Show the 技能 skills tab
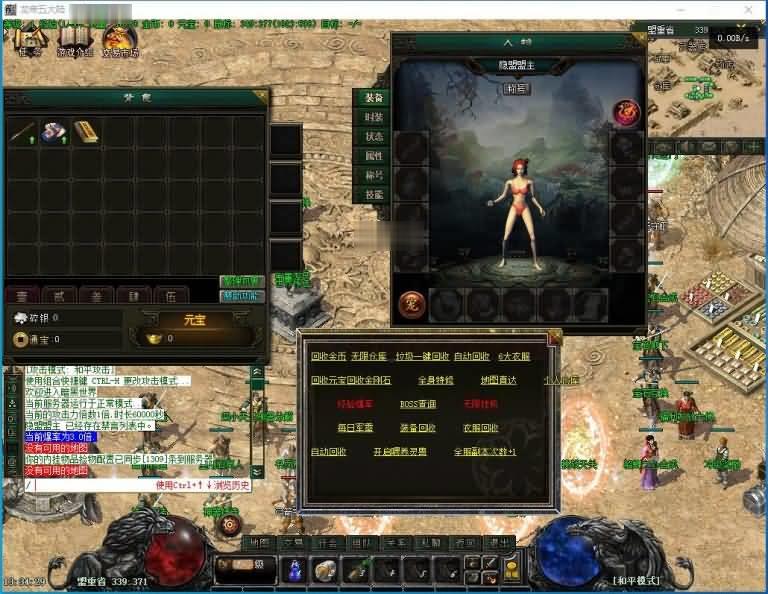Image resolution: width=768 pixels, height=594 pixels. 373,195
